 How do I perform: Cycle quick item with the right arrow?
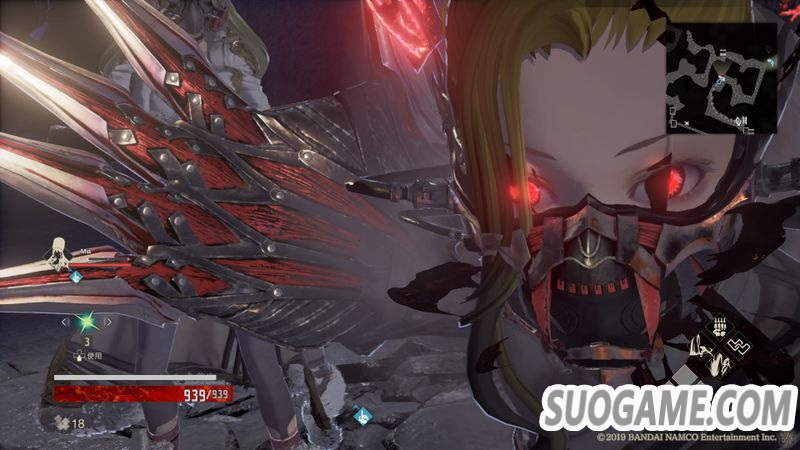click(109, 322)
